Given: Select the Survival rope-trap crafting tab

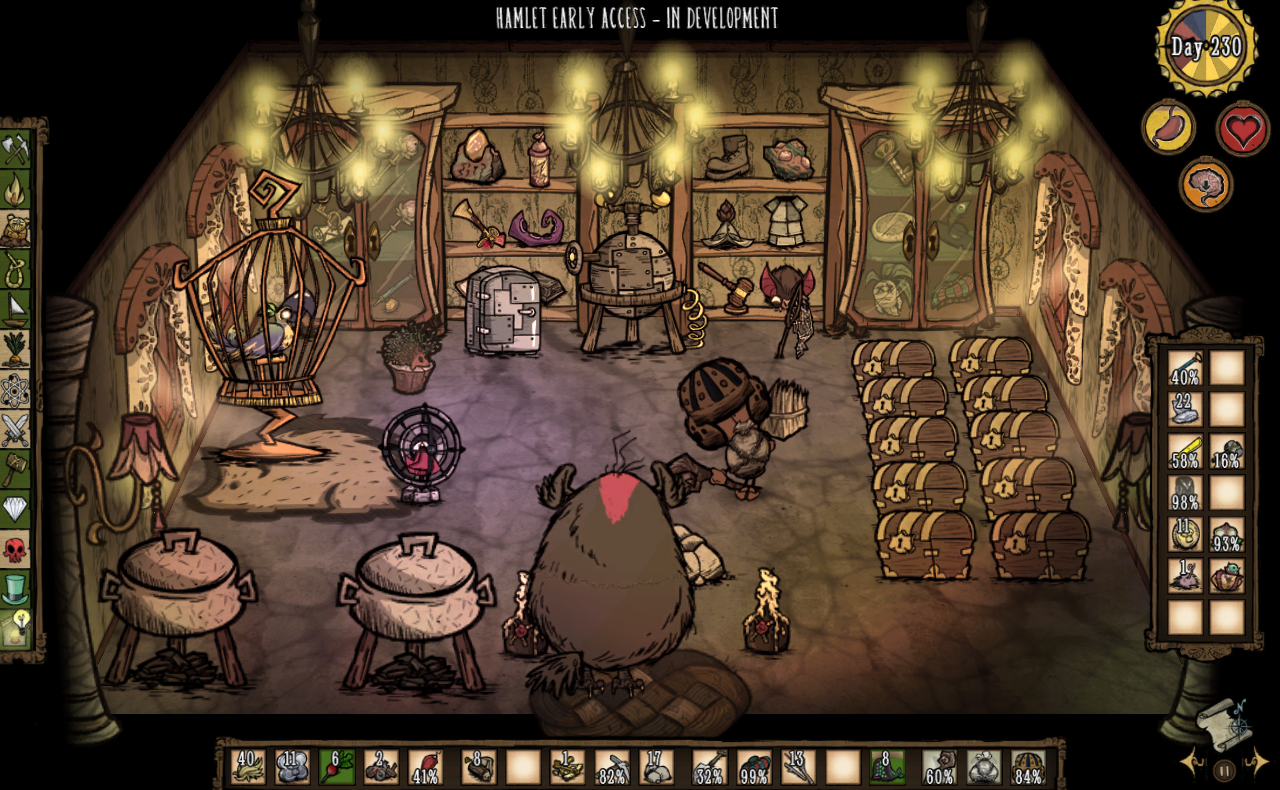Looking at the screenshot, I should tap(18, 268).
